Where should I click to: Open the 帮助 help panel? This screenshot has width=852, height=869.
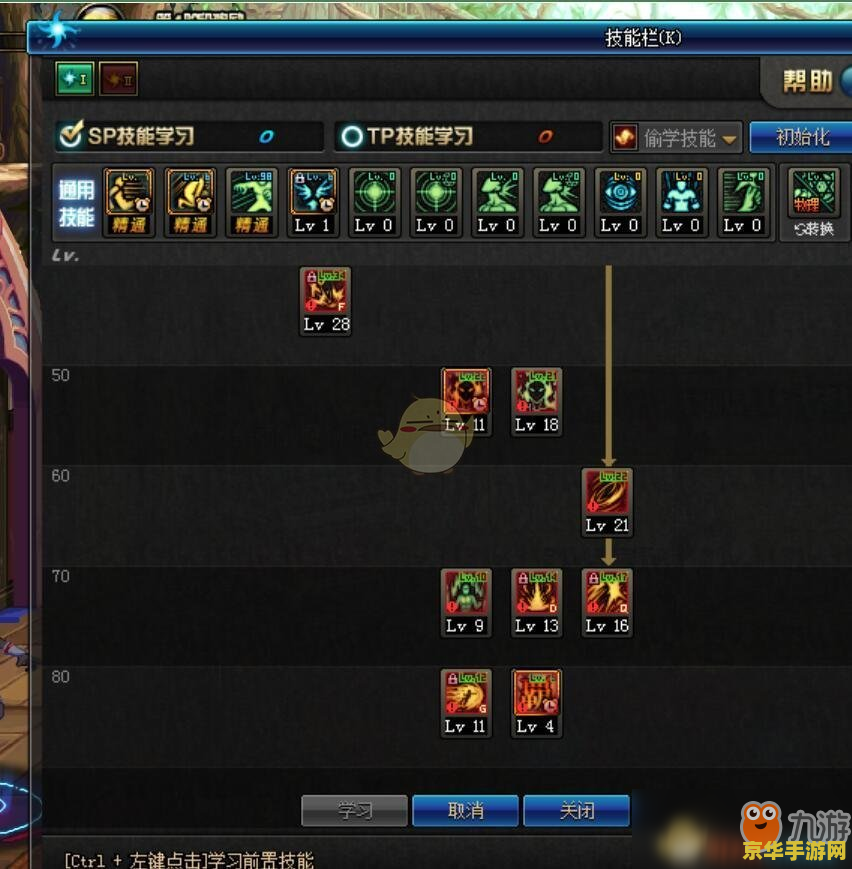click(807, 81)
